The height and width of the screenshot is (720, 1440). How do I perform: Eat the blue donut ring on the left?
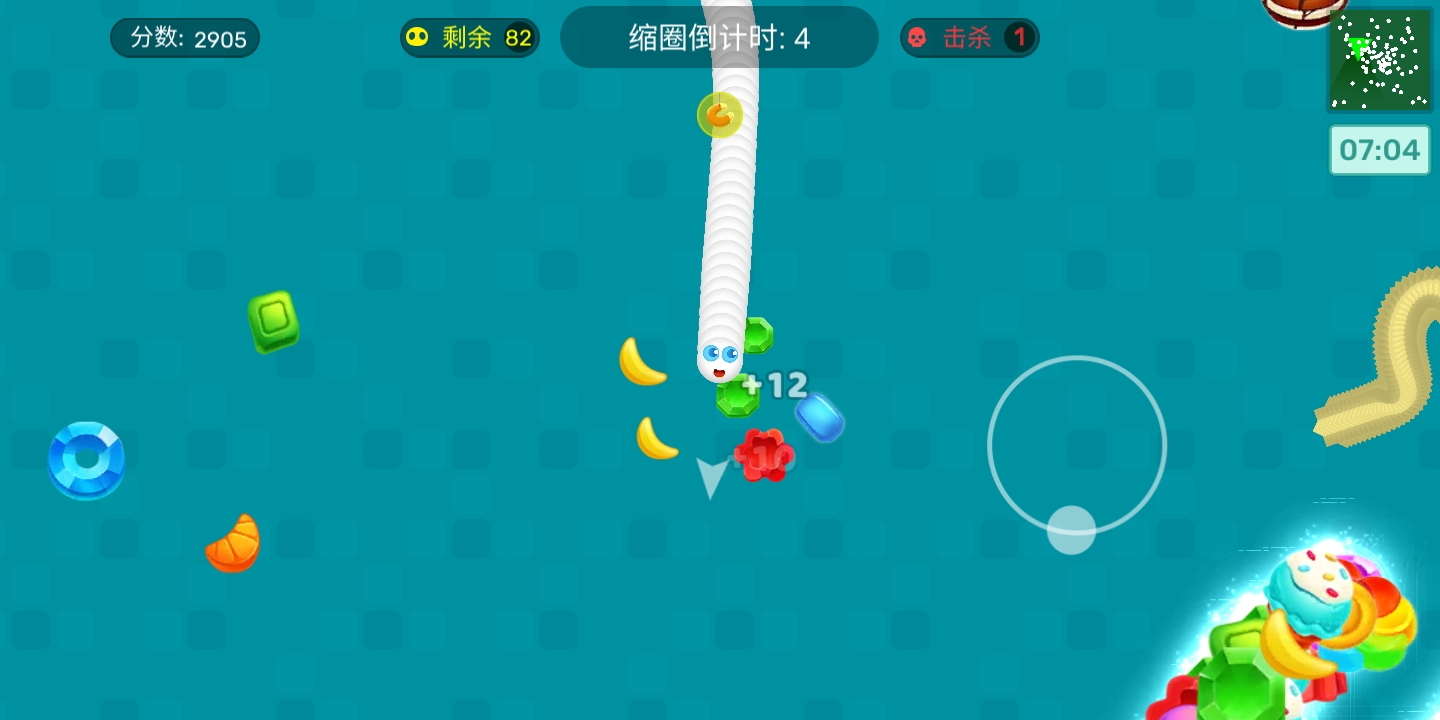tap(86, 459)
